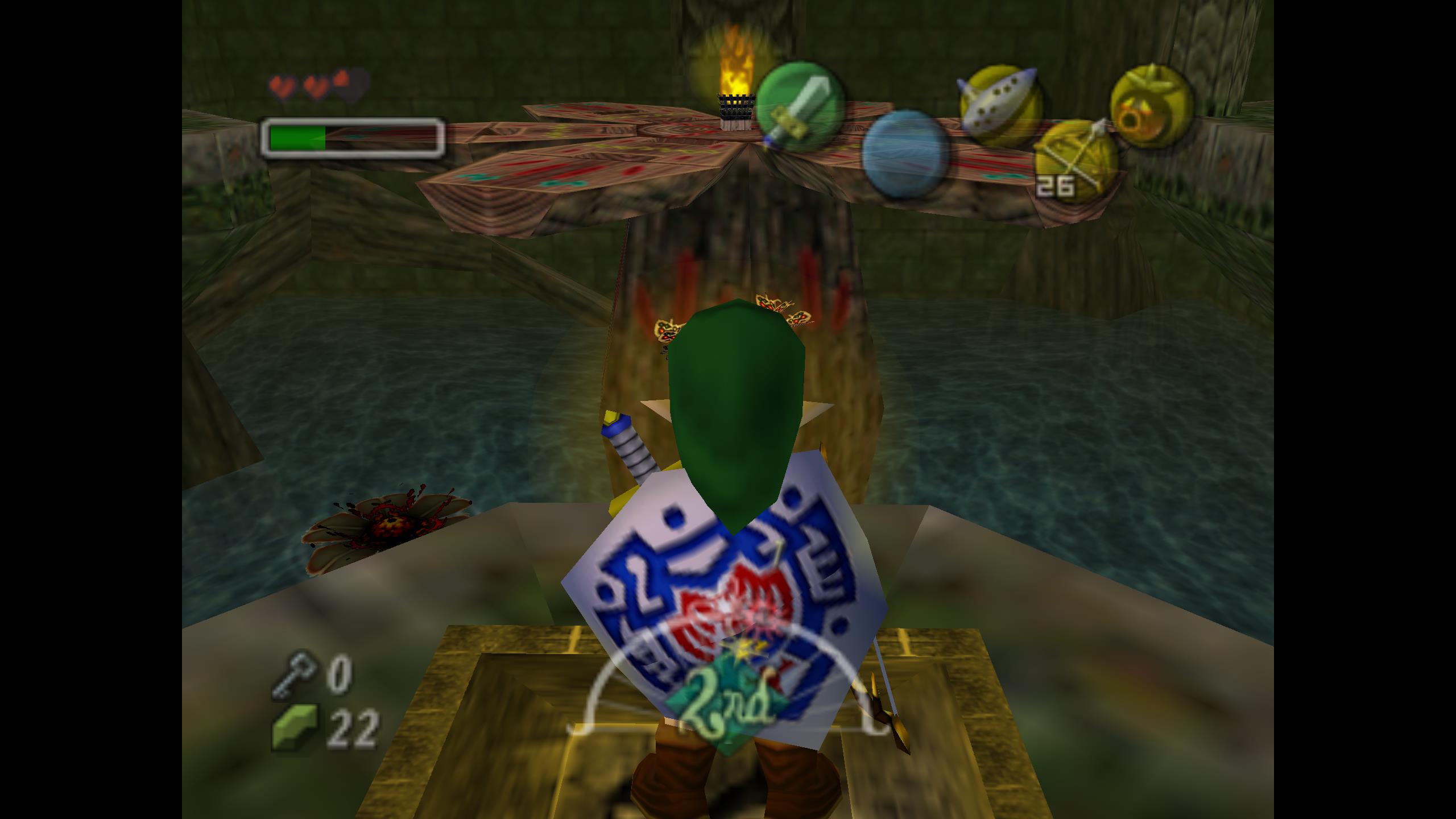
Task: Put on the Deku Mask icon
Action: (x=1151, y=105)
